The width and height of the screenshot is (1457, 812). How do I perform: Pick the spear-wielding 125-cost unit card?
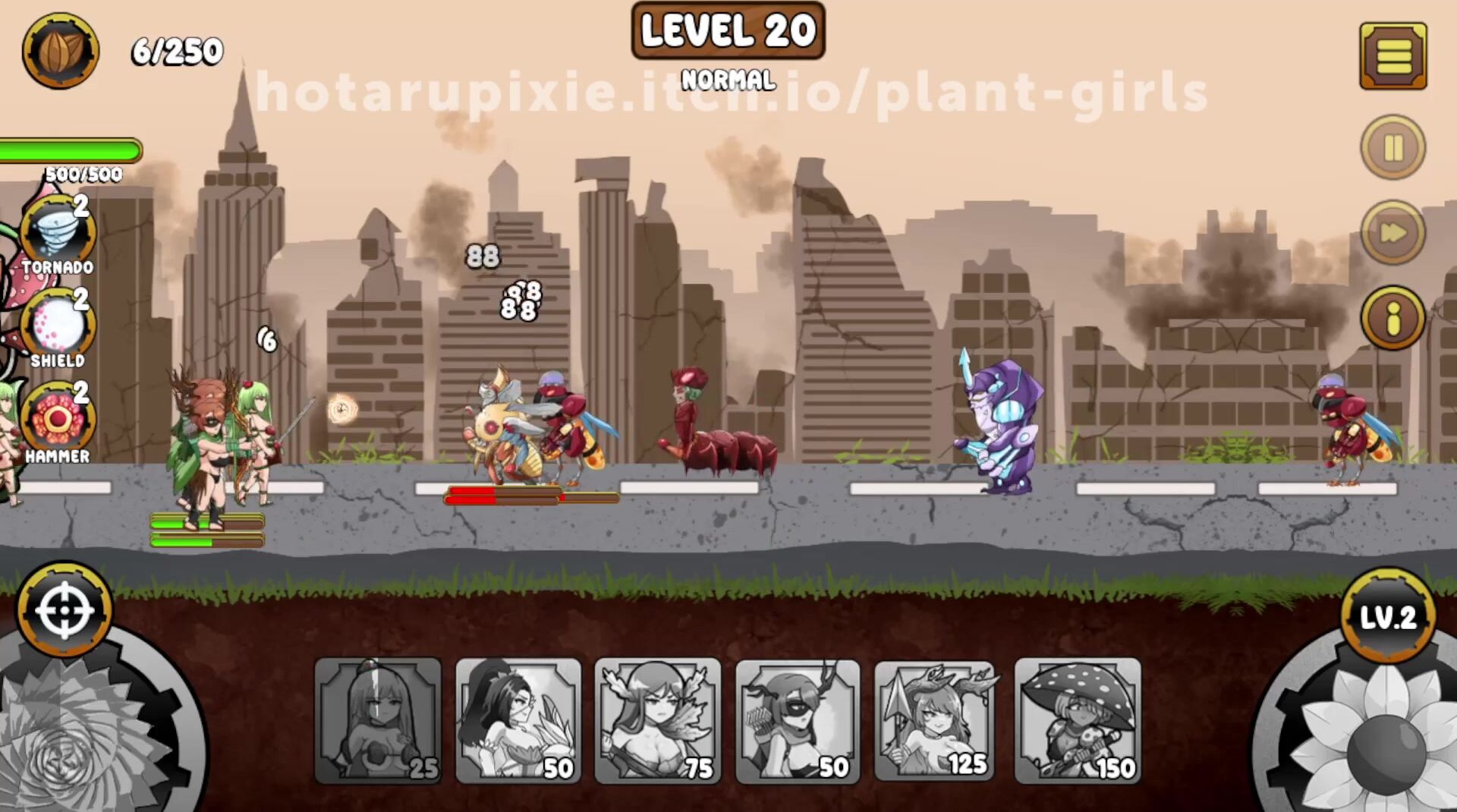click(937, 720)
